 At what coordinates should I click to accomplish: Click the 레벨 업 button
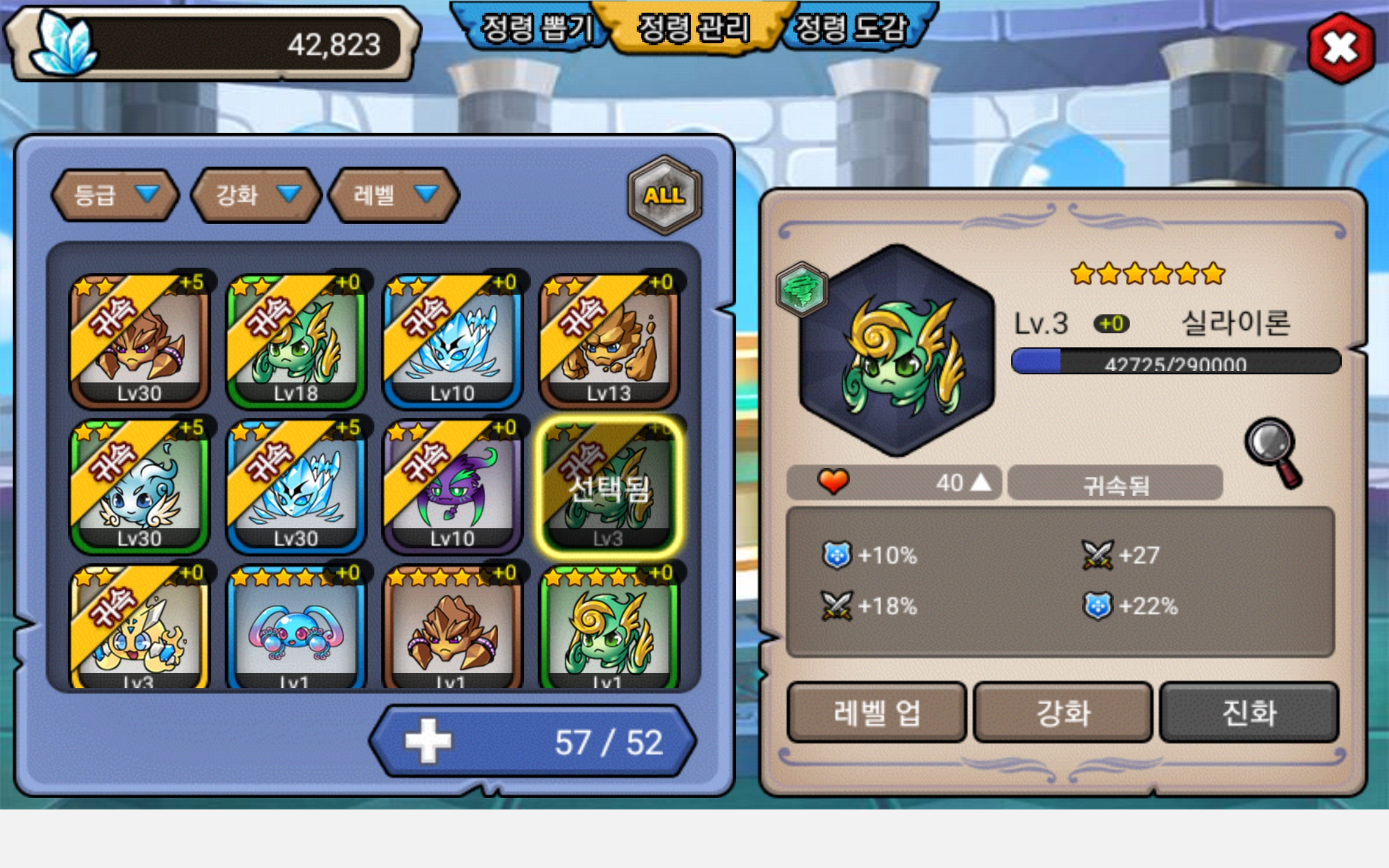click(x=876, y=712)
